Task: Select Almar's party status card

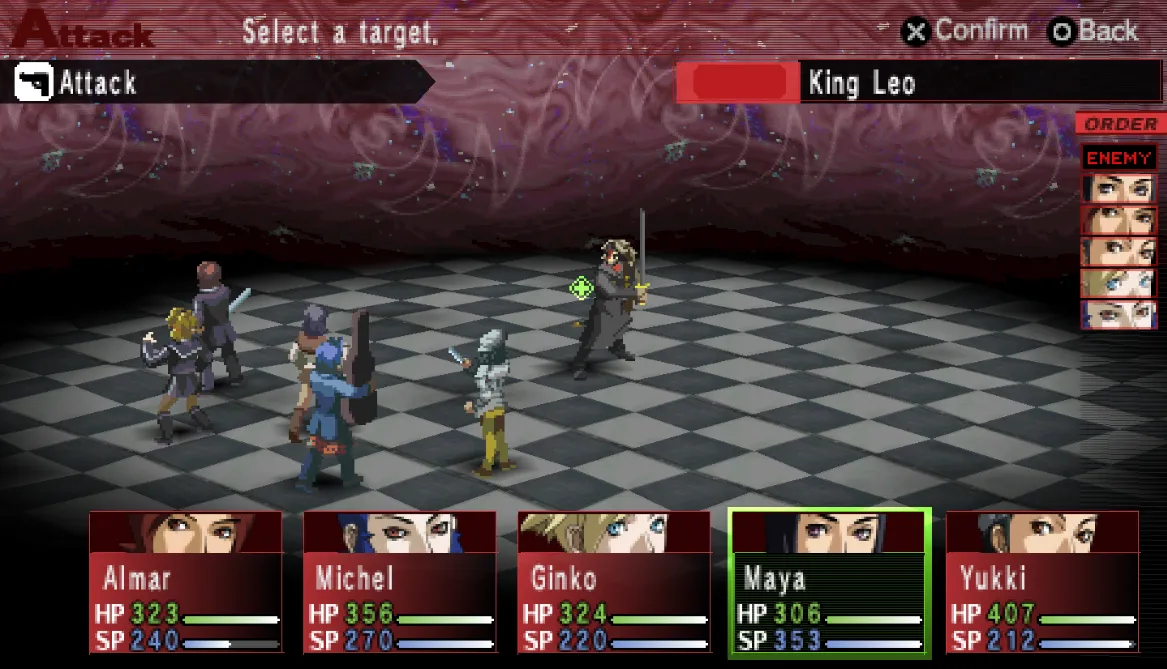Action: click(186, 582)
